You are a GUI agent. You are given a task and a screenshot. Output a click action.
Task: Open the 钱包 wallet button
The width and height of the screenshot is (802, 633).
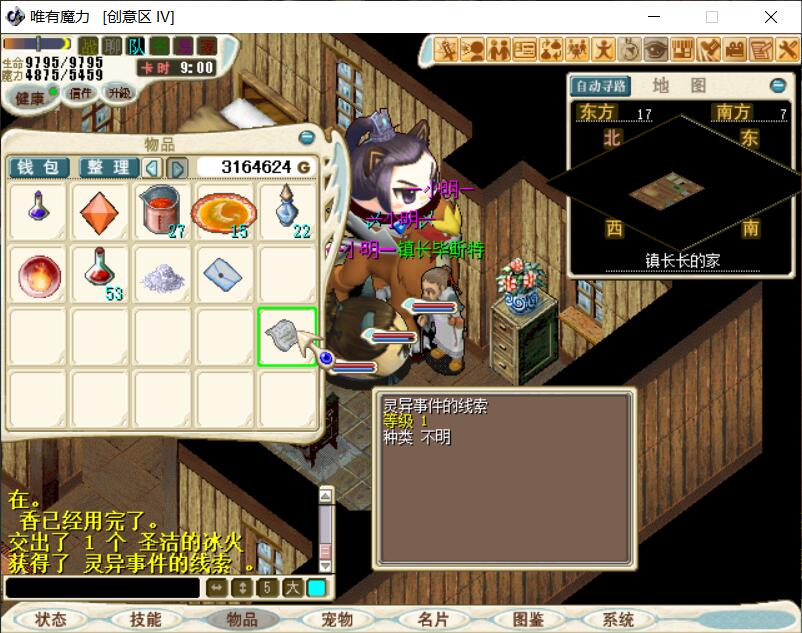(x=38, y=167)
